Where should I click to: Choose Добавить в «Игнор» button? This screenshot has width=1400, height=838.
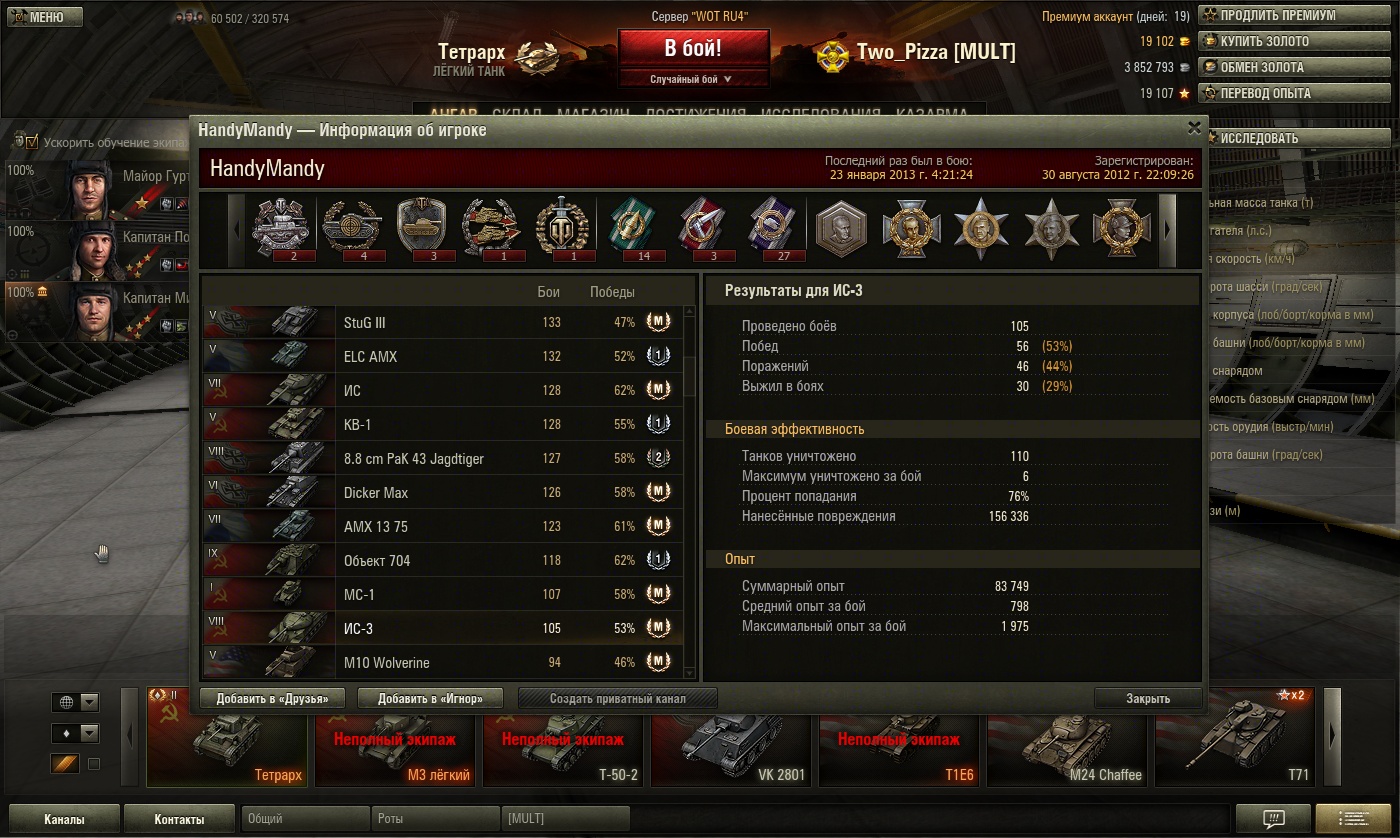430,698
